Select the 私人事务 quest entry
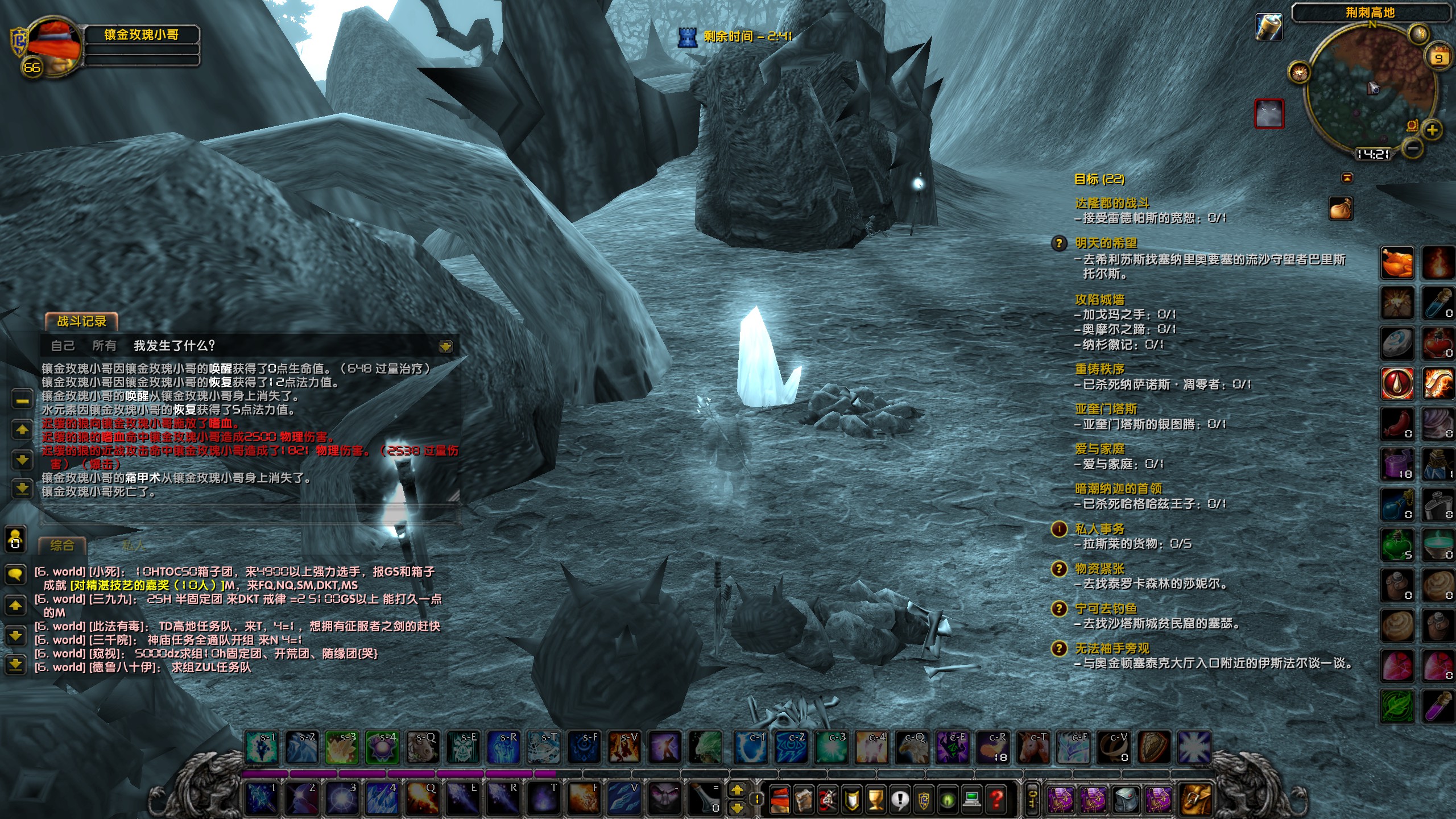This screenshot has height=819, width=1456. [x=1099, y=530]
